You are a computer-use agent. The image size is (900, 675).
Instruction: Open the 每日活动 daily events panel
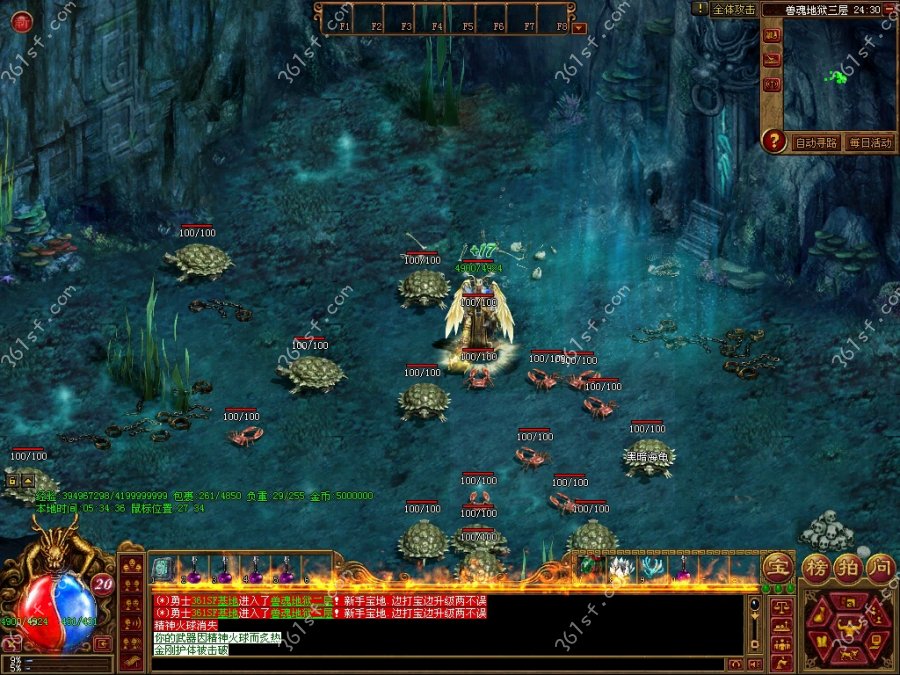[x=869, y=142]
